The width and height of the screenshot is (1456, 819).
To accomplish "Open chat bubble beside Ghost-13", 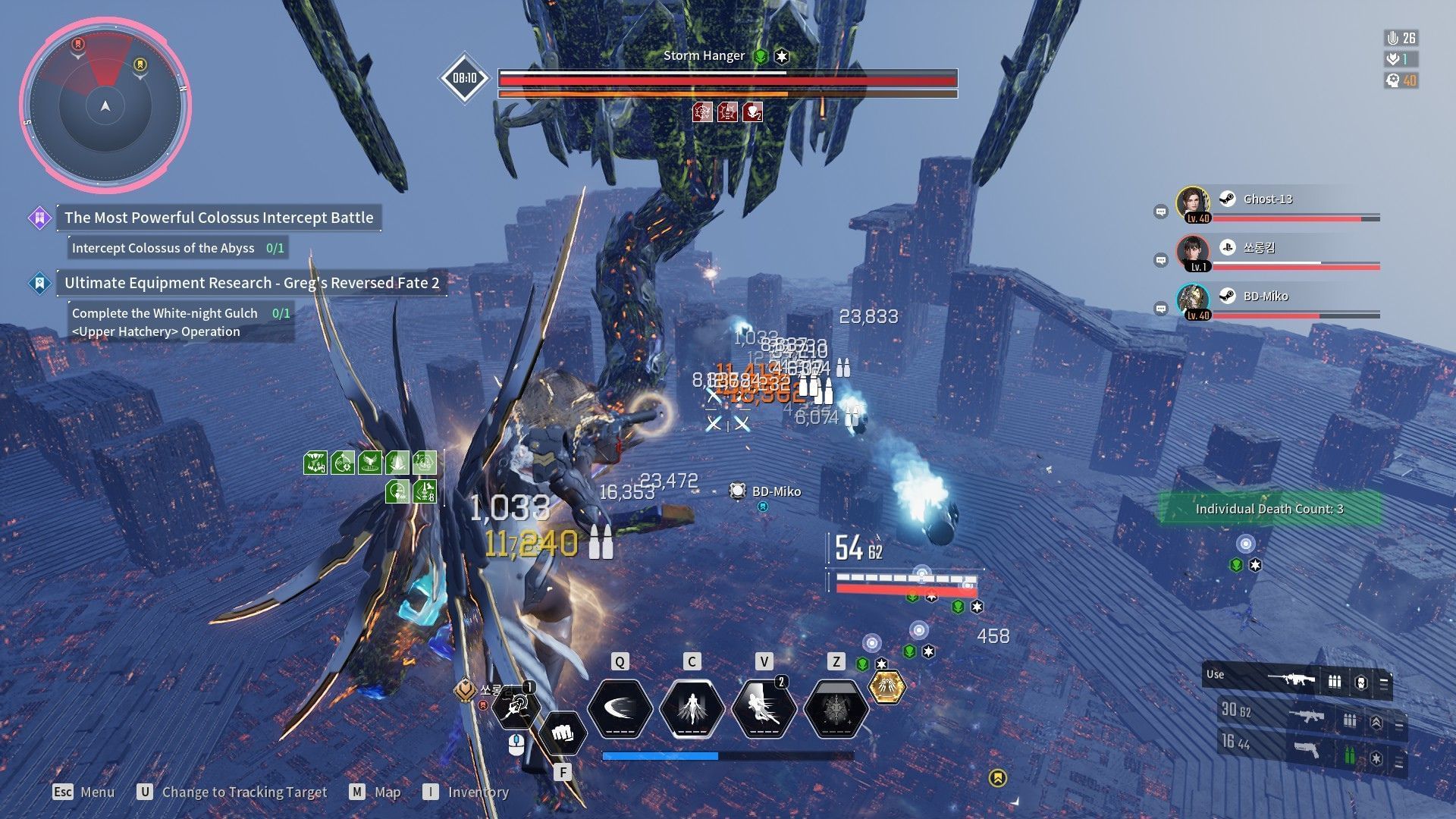I will click(1160, 212).
